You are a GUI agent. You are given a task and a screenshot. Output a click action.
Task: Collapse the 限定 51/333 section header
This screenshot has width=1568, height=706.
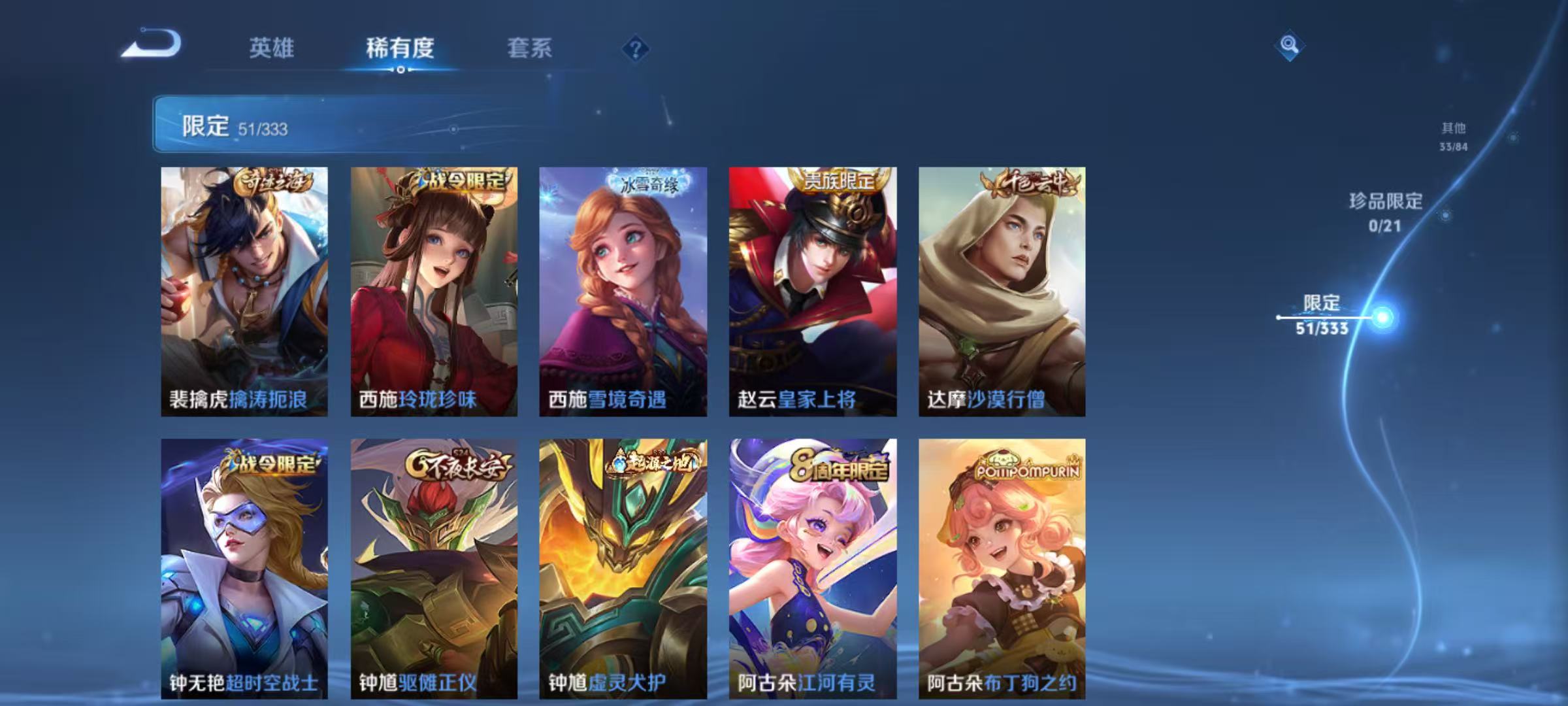point(353,125)
